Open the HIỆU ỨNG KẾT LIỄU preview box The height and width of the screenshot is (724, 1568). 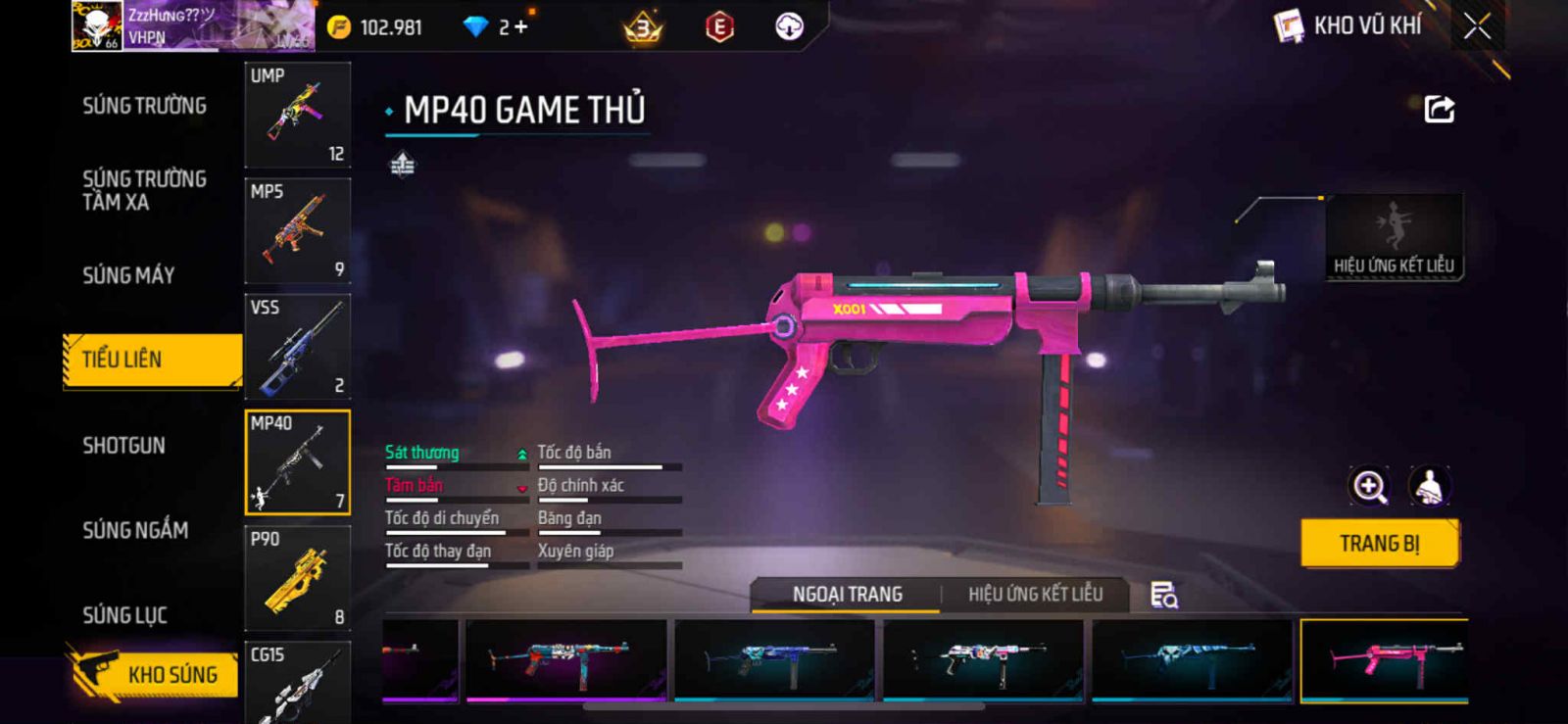1394,237
